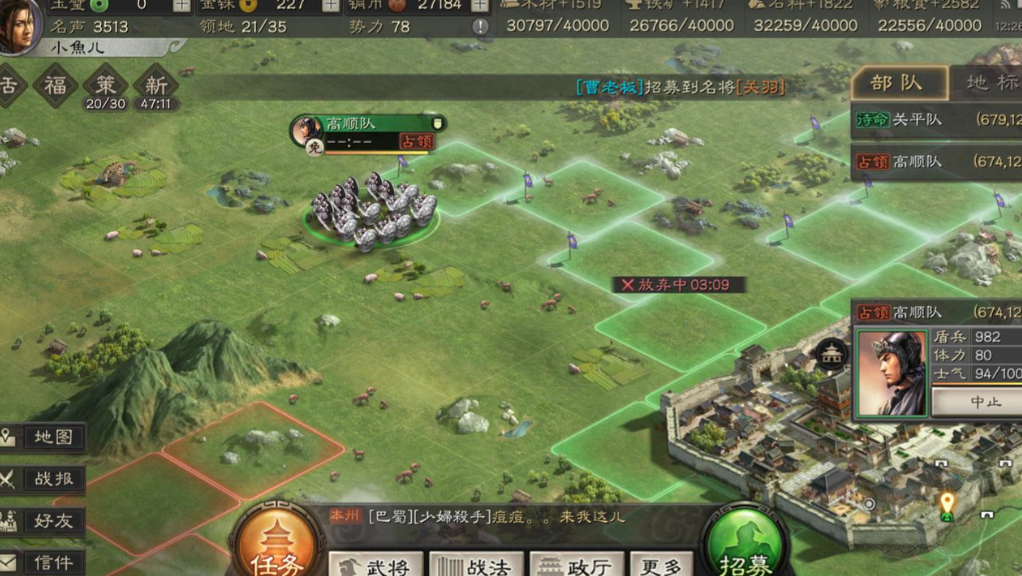Screen dimensions: 1022x576
Task: Add gold coins with the 金铢 plus button
Action: (x=332, y=4)
